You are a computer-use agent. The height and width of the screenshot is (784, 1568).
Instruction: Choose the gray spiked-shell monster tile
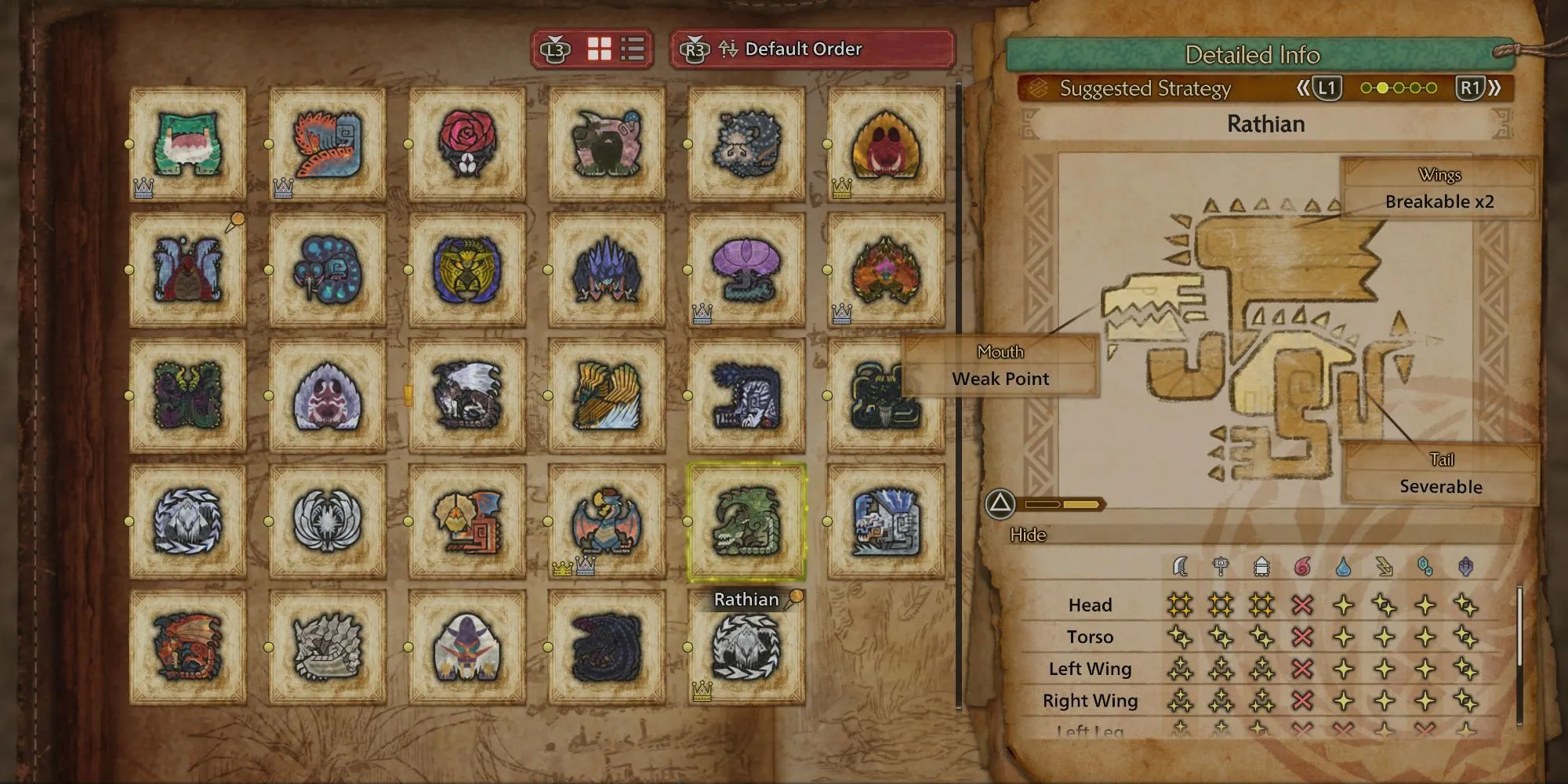click(x=328, y=647)
